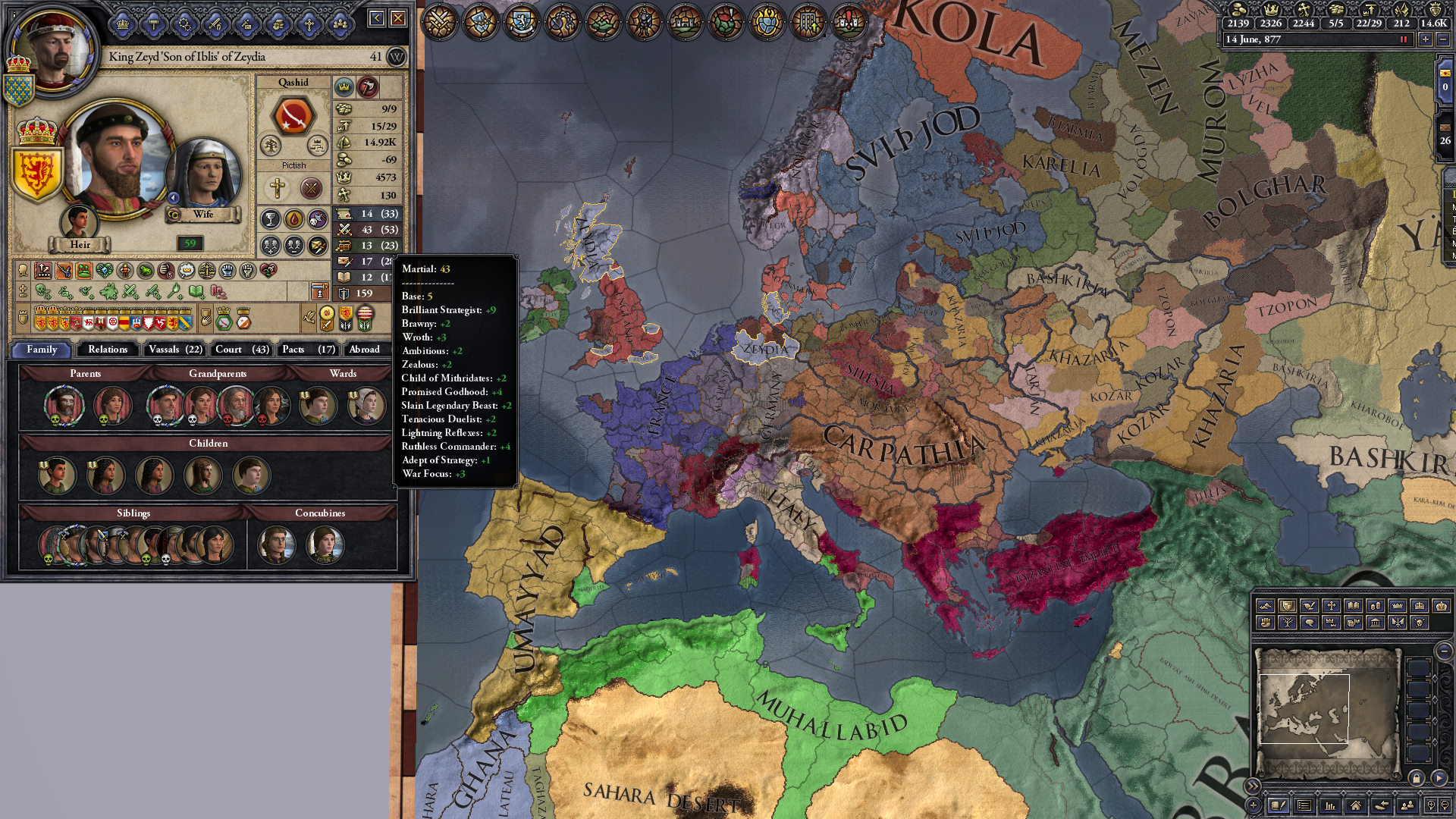Select the terrain map mode mountain icon
The width and height of the screenshot is (1456, 819).
click(x=1266, y=607)
